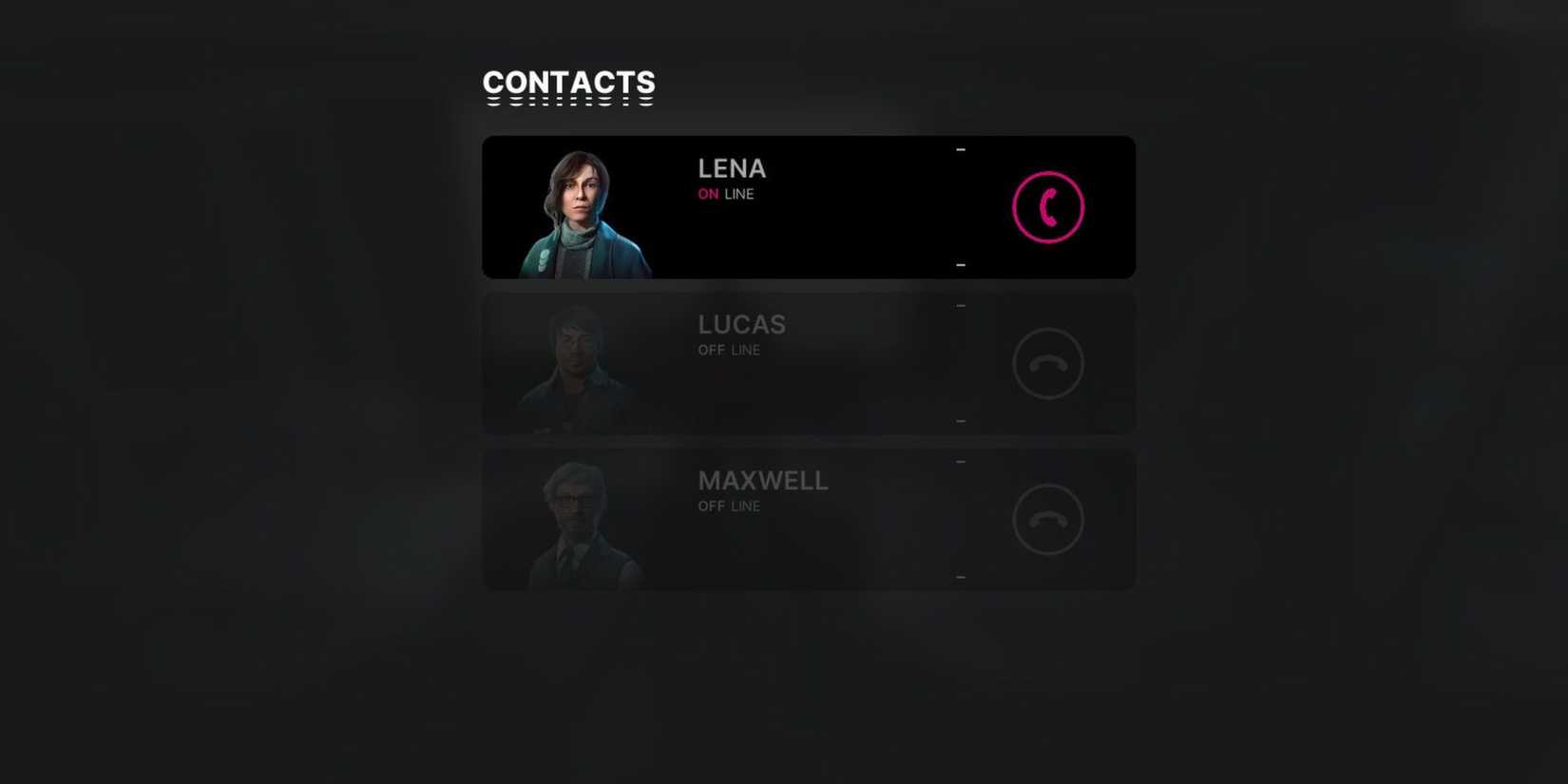The height and width of the screenshot is (784, 1568).
Task: Toggle Maxwell's OFF LINE status
Action: (x=729, y=506)
